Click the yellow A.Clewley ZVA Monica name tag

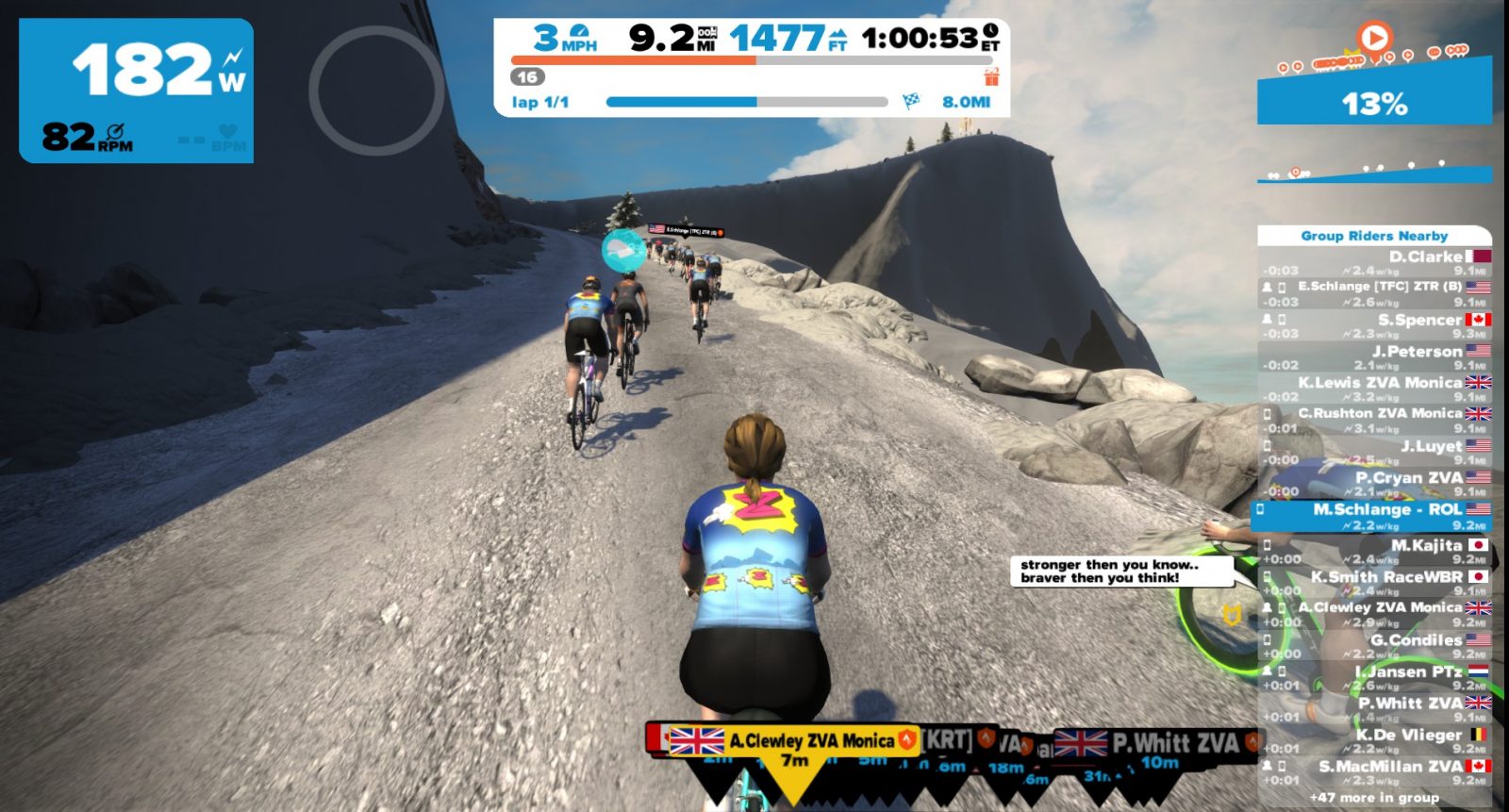coord(793,741)
